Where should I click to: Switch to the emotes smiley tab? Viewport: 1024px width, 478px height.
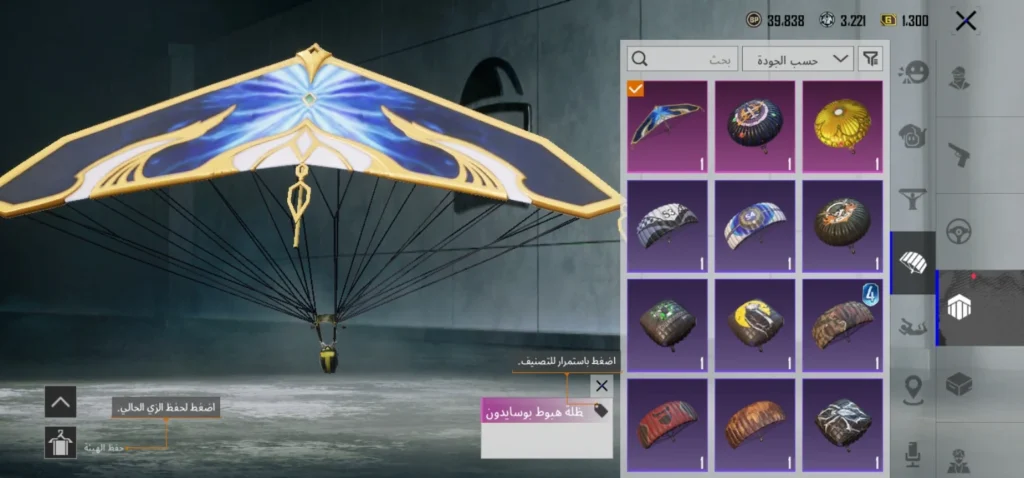coord(913,73)
